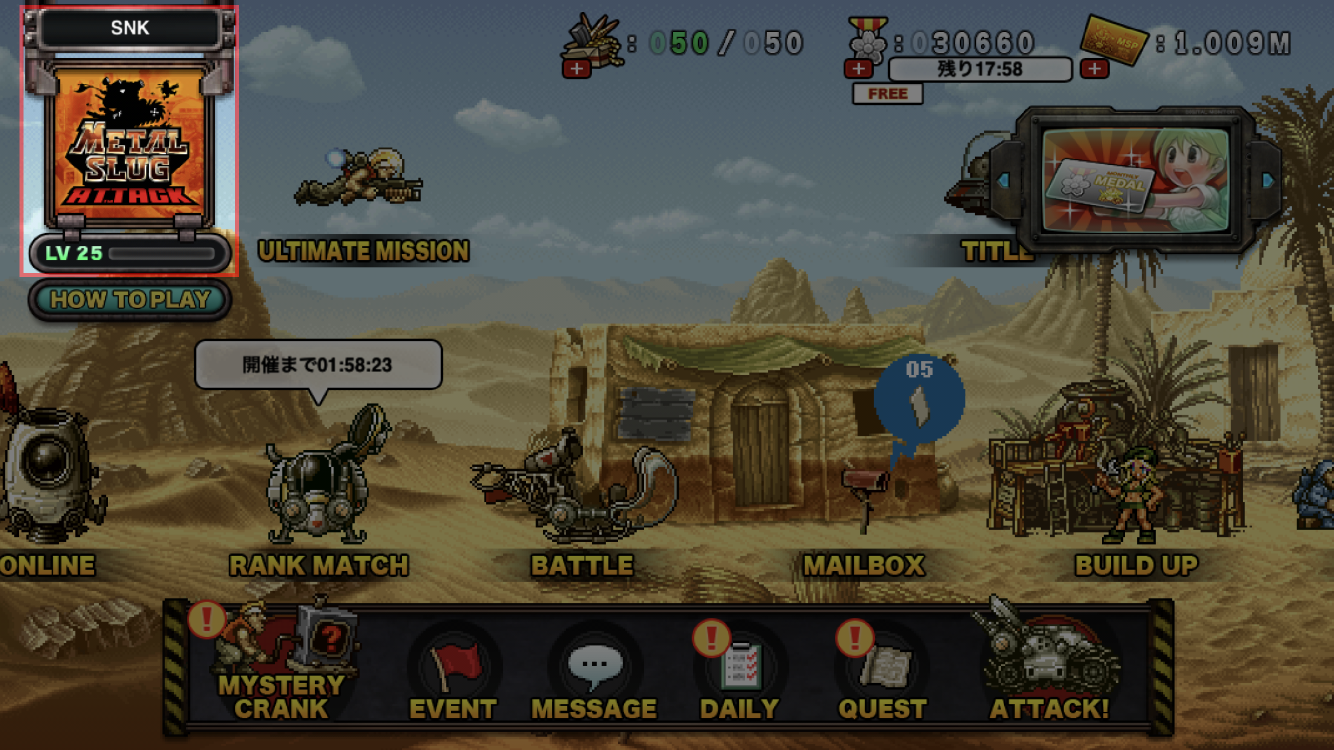Tap the FREE label under the gacha timer

886,93
